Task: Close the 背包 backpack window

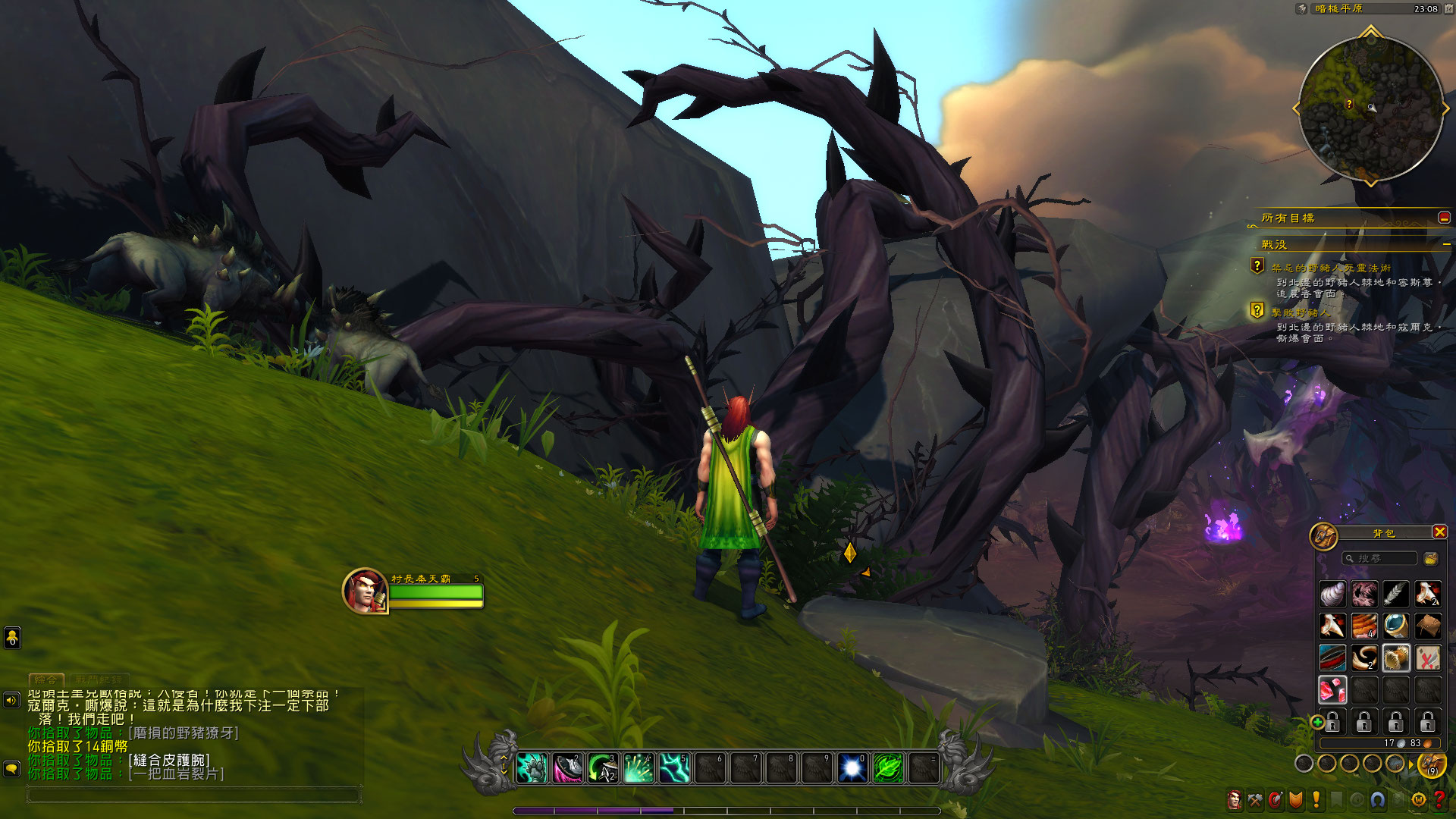Action: click(1439, 532)
